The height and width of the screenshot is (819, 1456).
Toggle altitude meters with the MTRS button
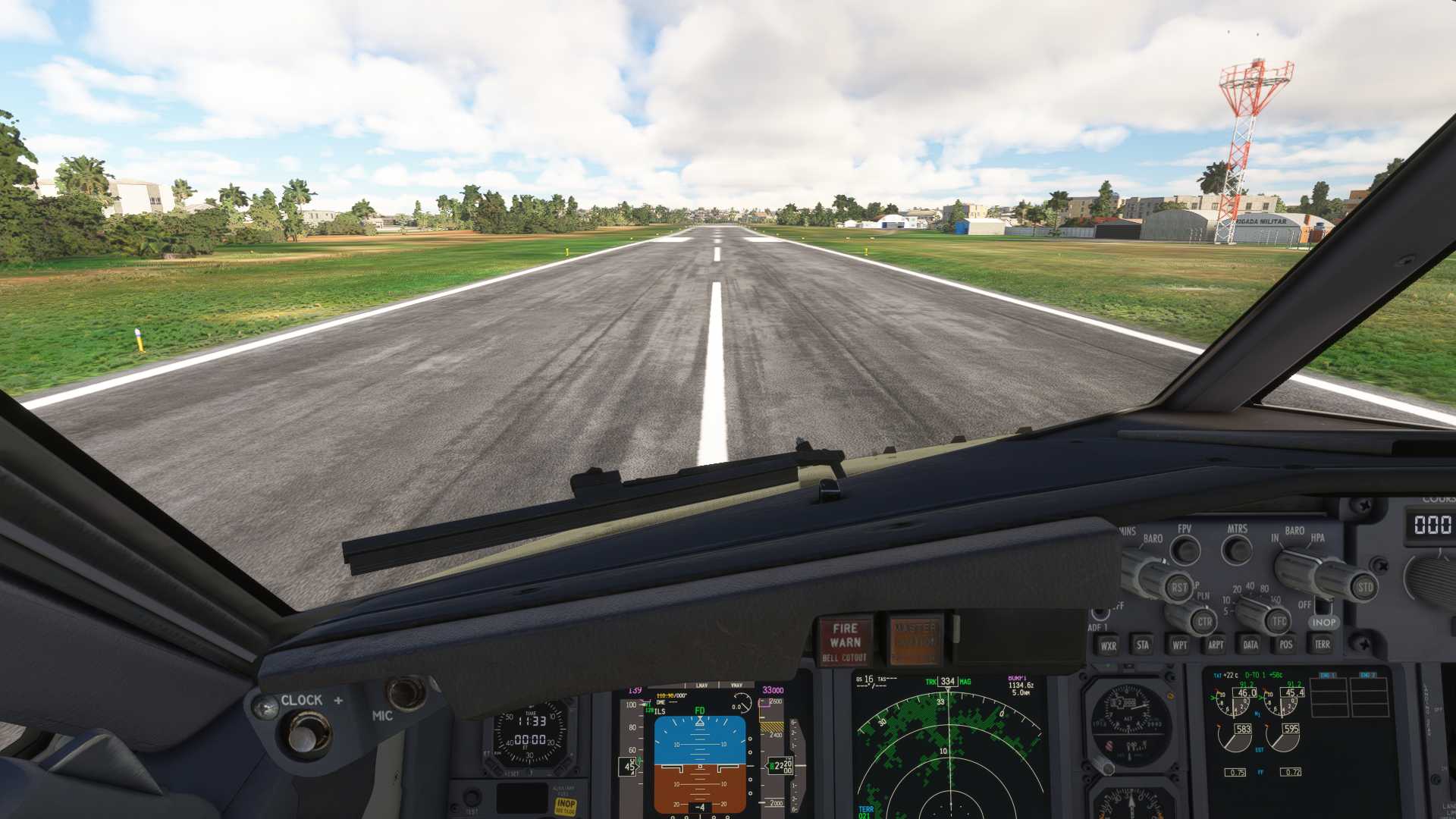1237,548
